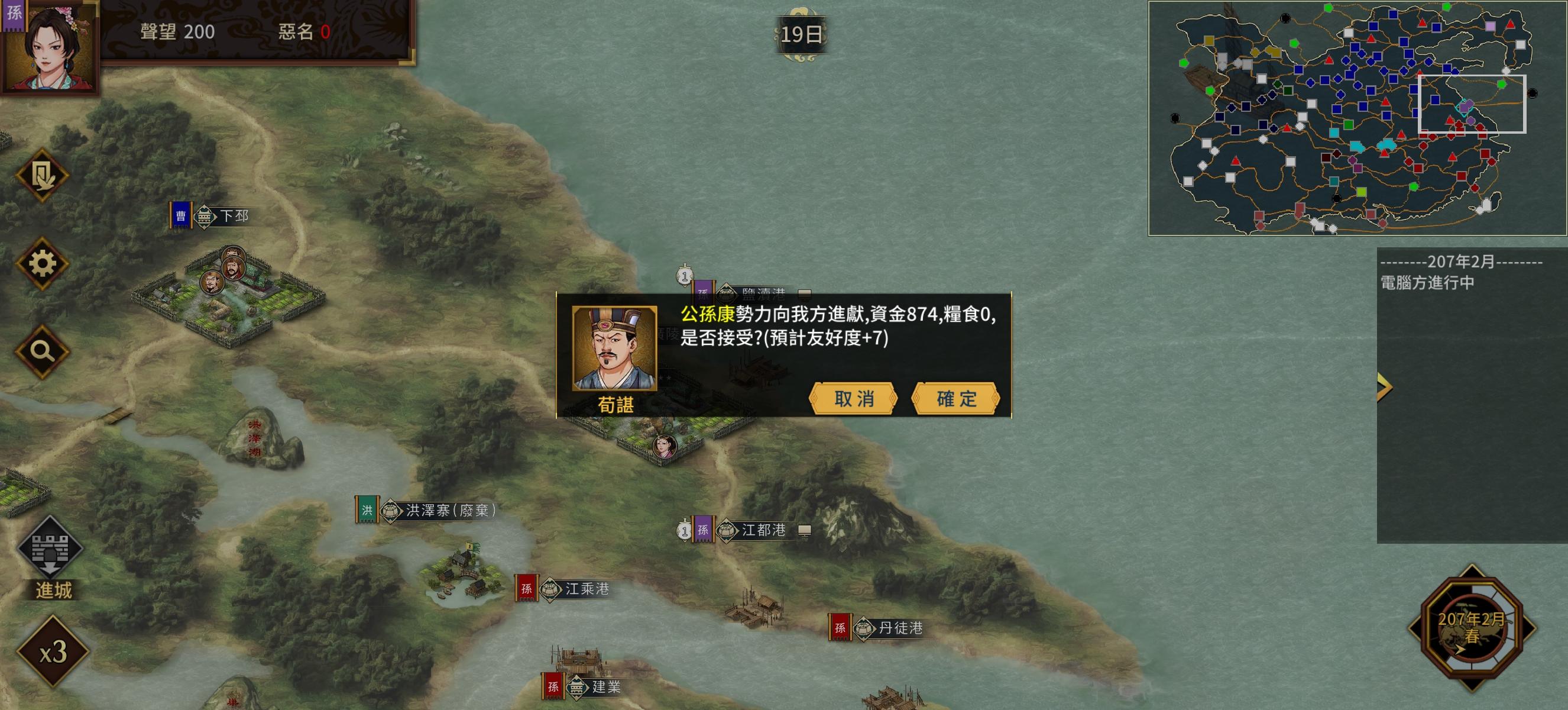Open the ruler portrait in top-left corner
This screenshot has height=710, width=1568.
53,49
